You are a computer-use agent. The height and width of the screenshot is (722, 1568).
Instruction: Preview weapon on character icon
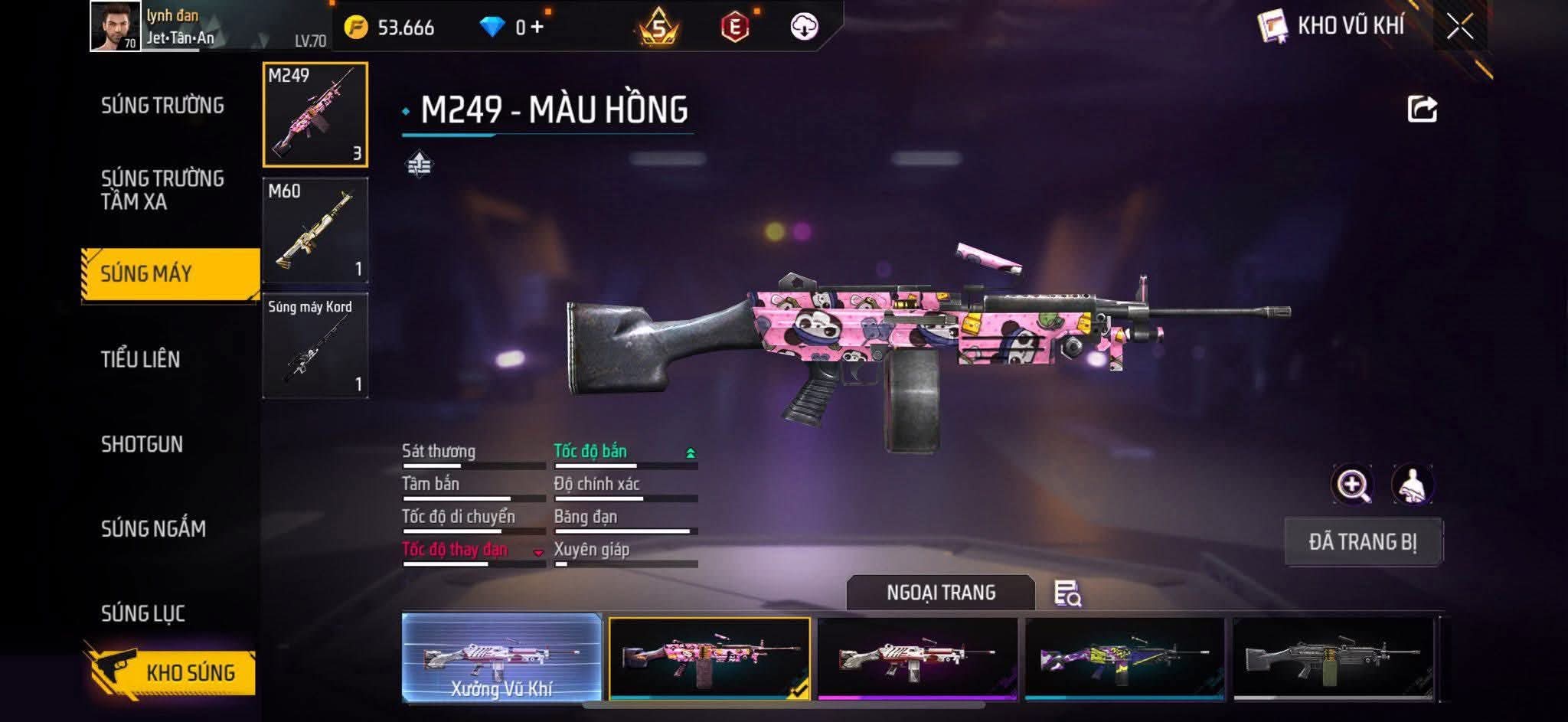[x=1413, y=485]
